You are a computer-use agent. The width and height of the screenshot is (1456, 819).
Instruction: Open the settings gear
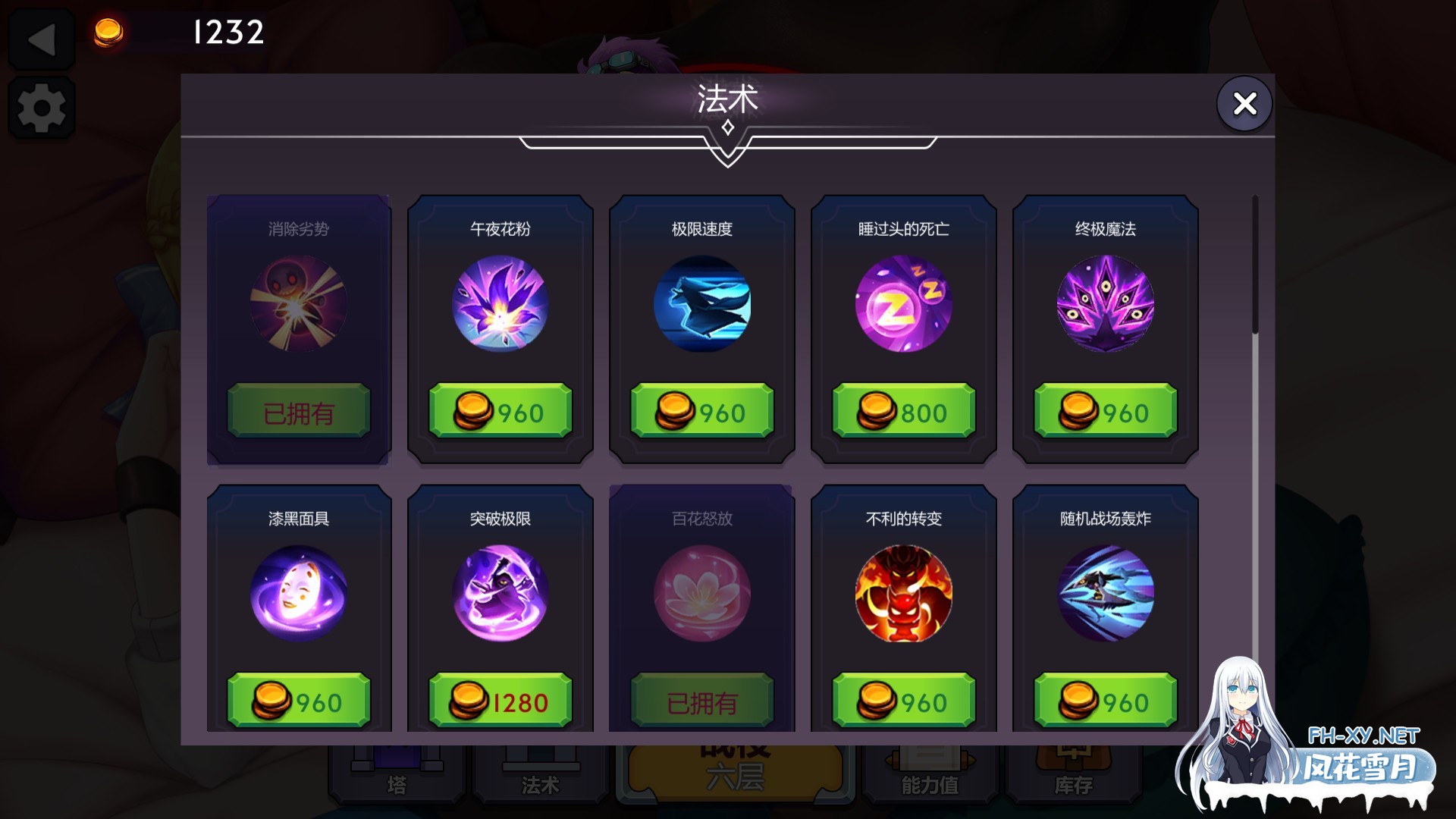pos(42,108)
